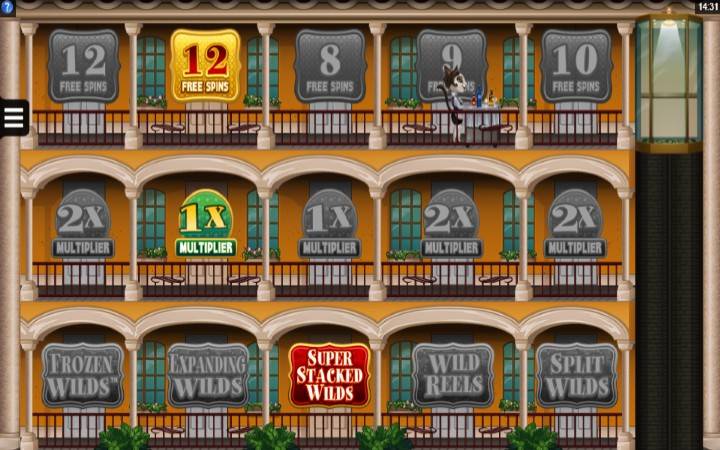Pick the red Super Stacked Wilds sign
Image resolution: width=720 pixels, height=450 pixels.
(329, 375)
